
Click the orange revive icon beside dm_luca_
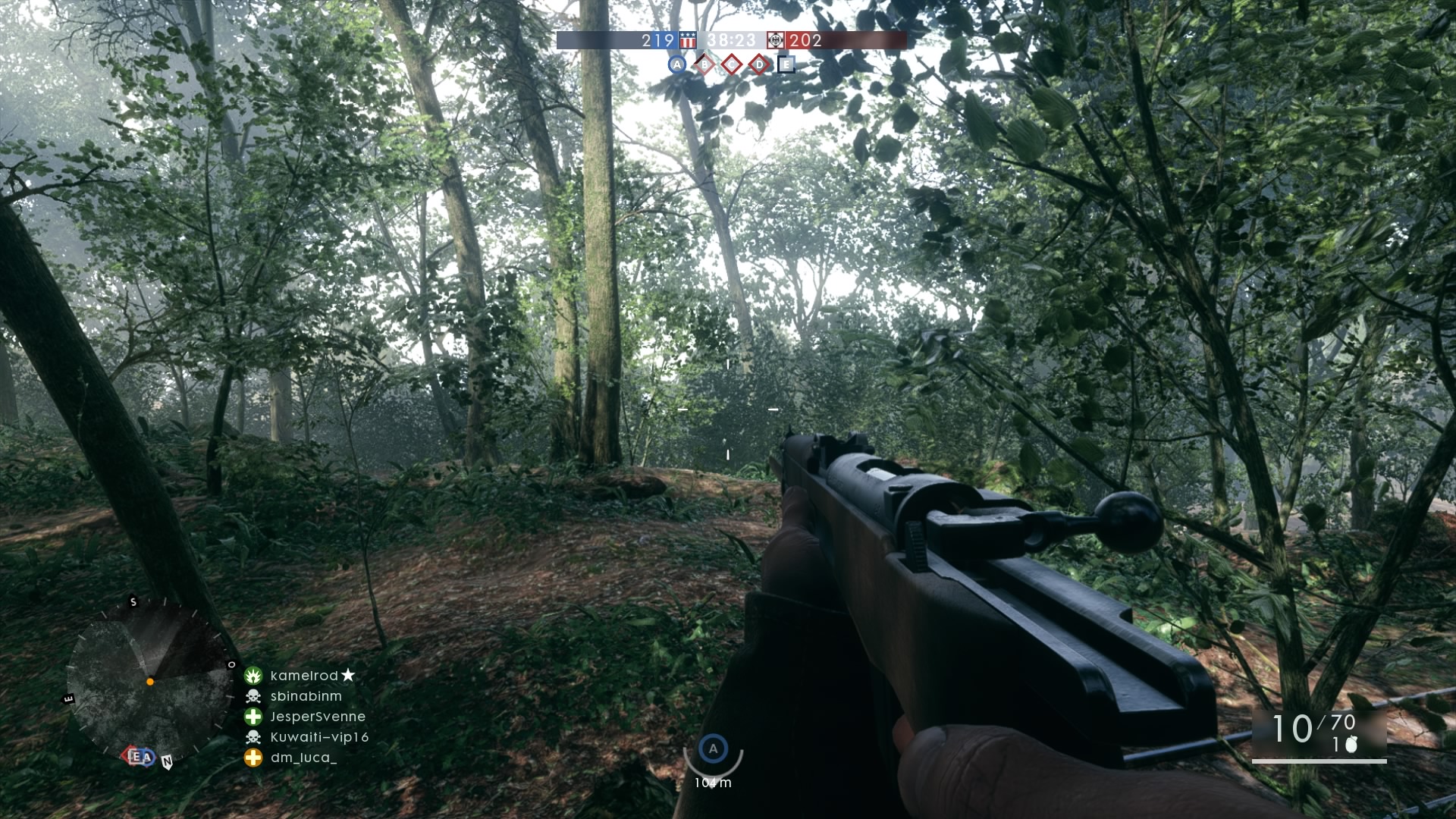pos(253,758)
